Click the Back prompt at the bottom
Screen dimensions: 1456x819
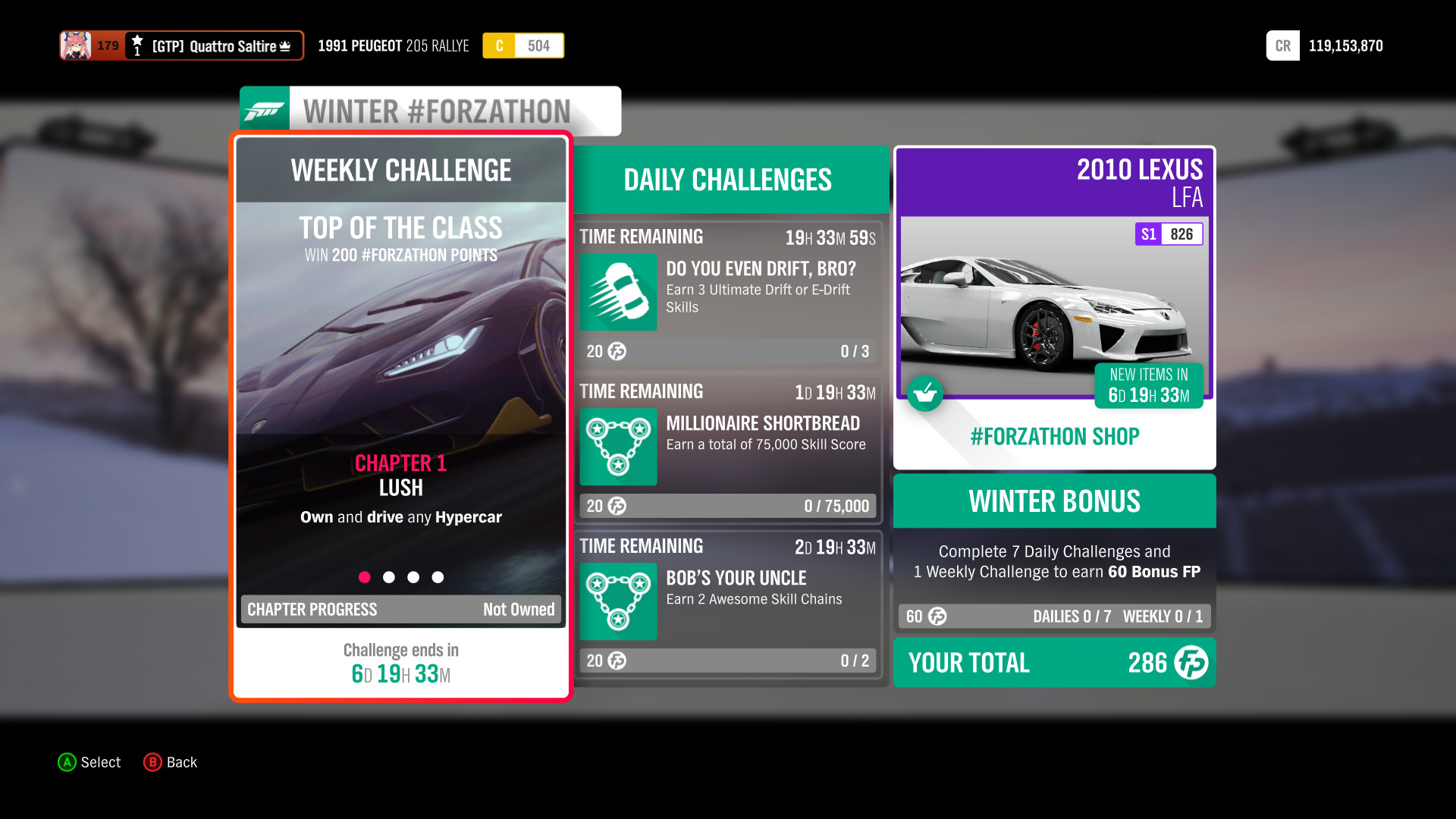coord(170,762)
